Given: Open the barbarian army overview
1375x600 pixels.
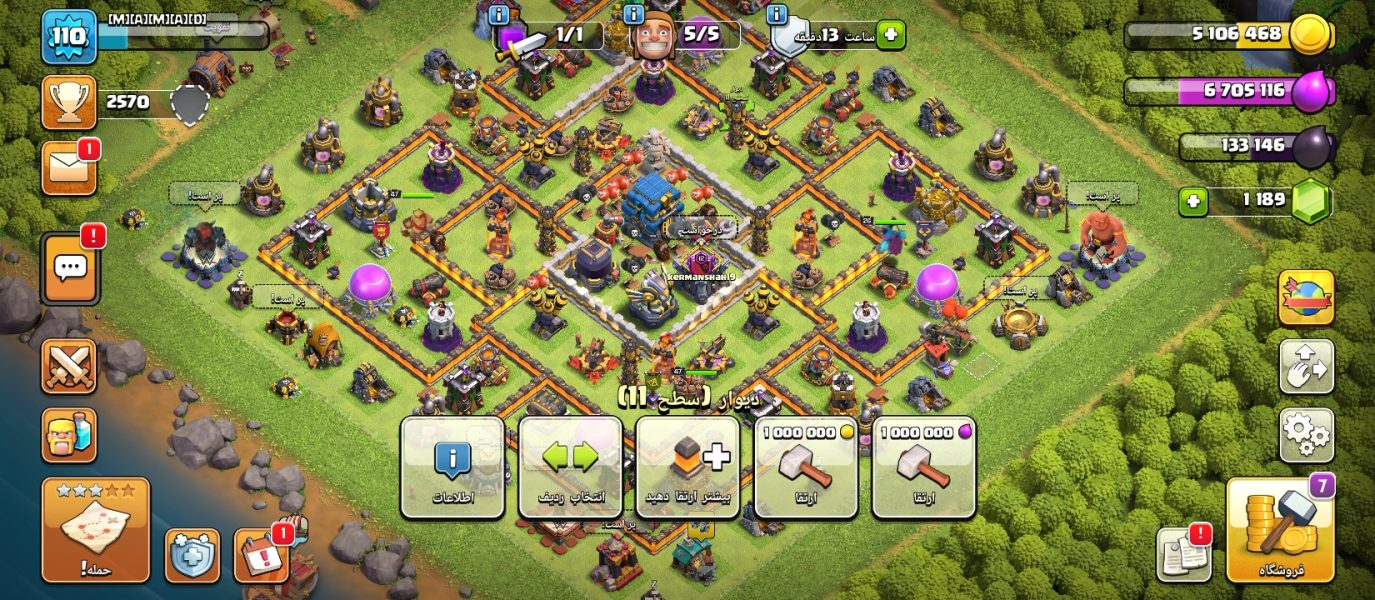Looking at the screenshot, I should [69, 435].
